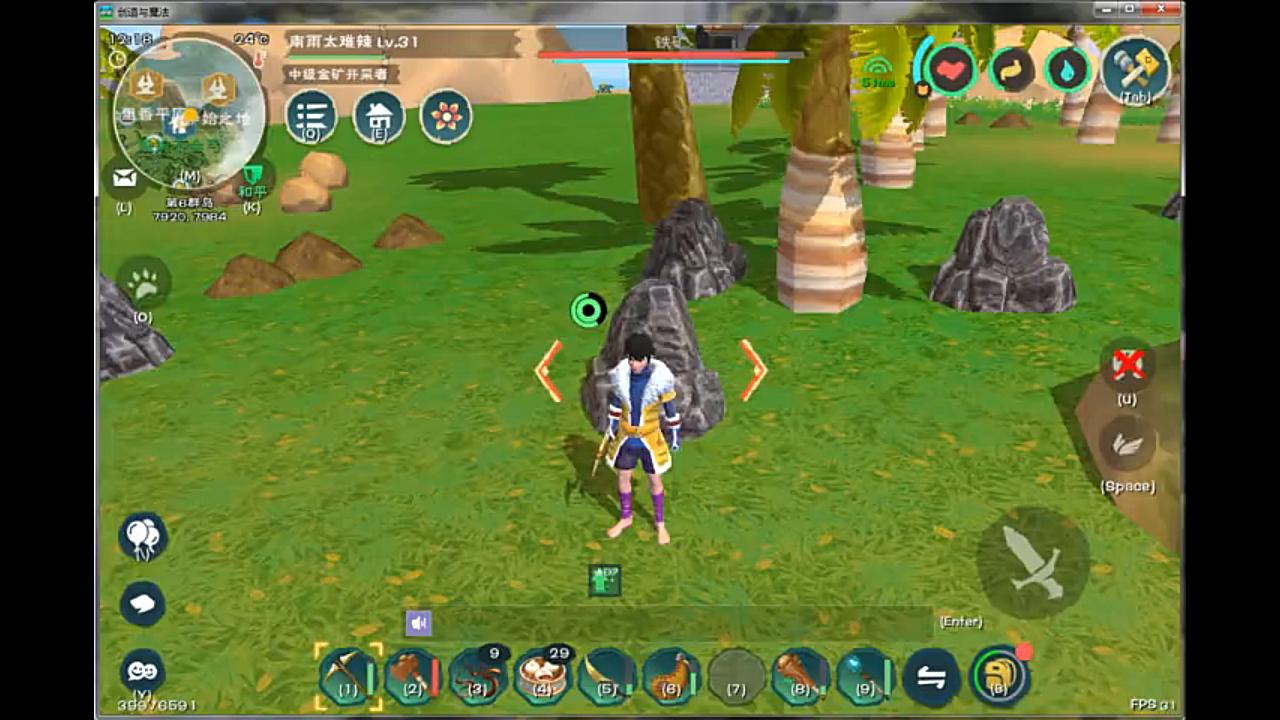Open the flower icon menu
The image size is (1280, 720).
pos(446,117)
